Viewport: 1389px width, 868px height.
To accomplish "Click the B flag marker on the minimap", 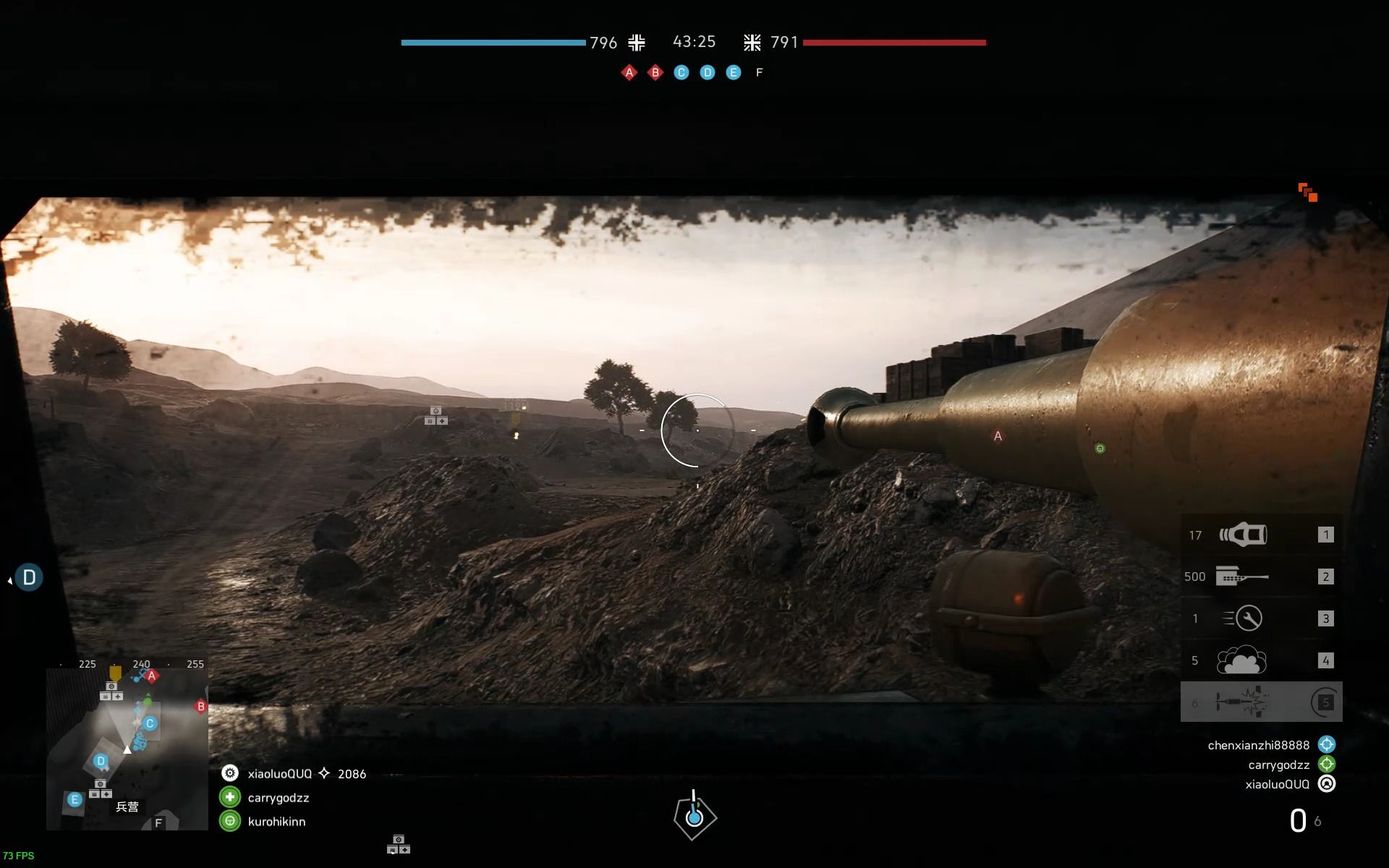I will click(x=201, y=707).
